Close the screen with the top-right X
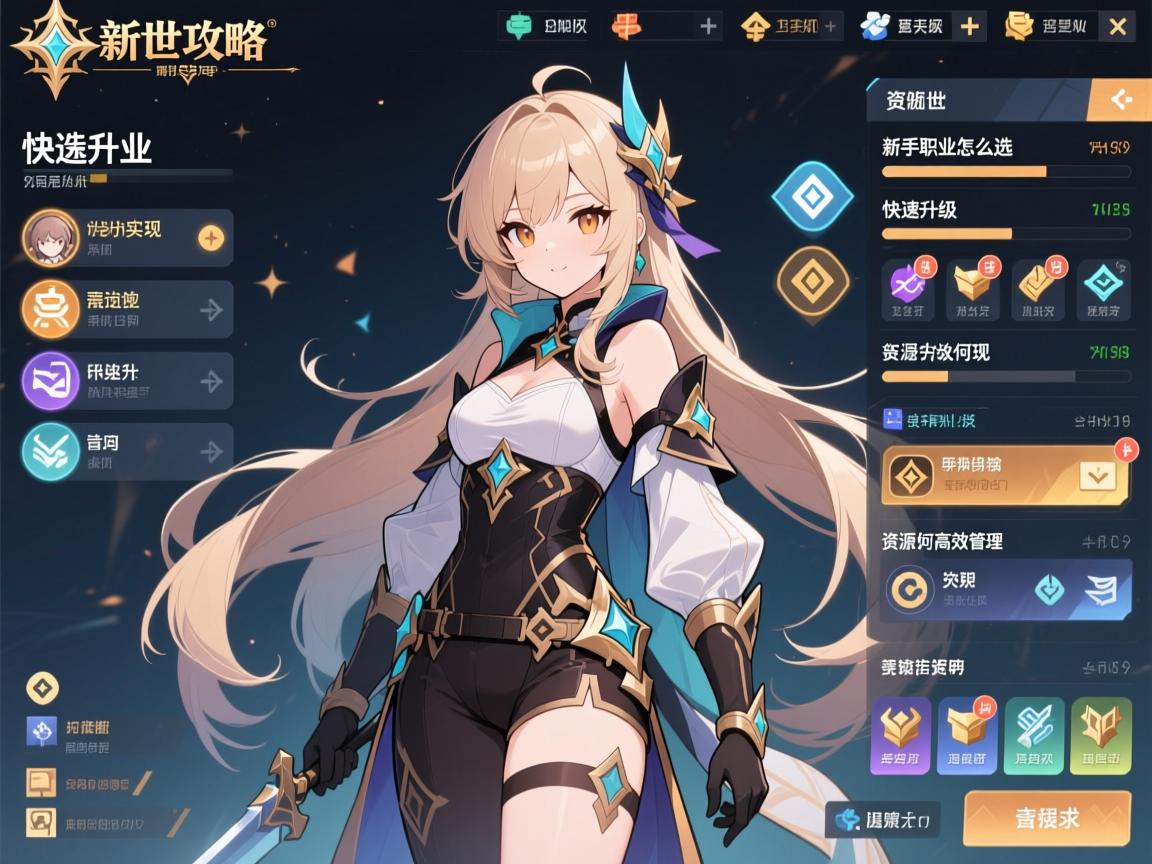 point(1117,27)
